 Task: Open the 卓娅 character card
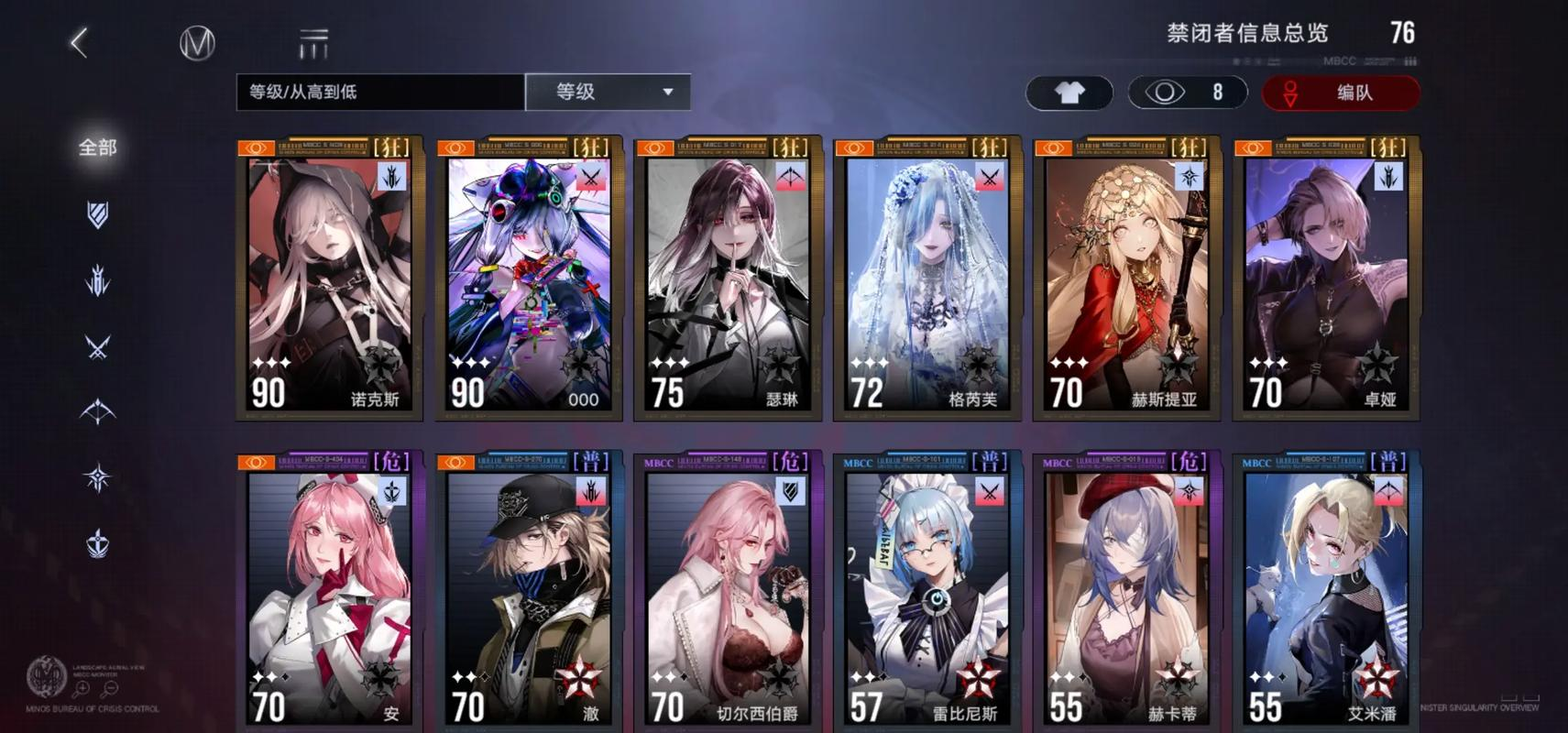(x=1325, y=279)
